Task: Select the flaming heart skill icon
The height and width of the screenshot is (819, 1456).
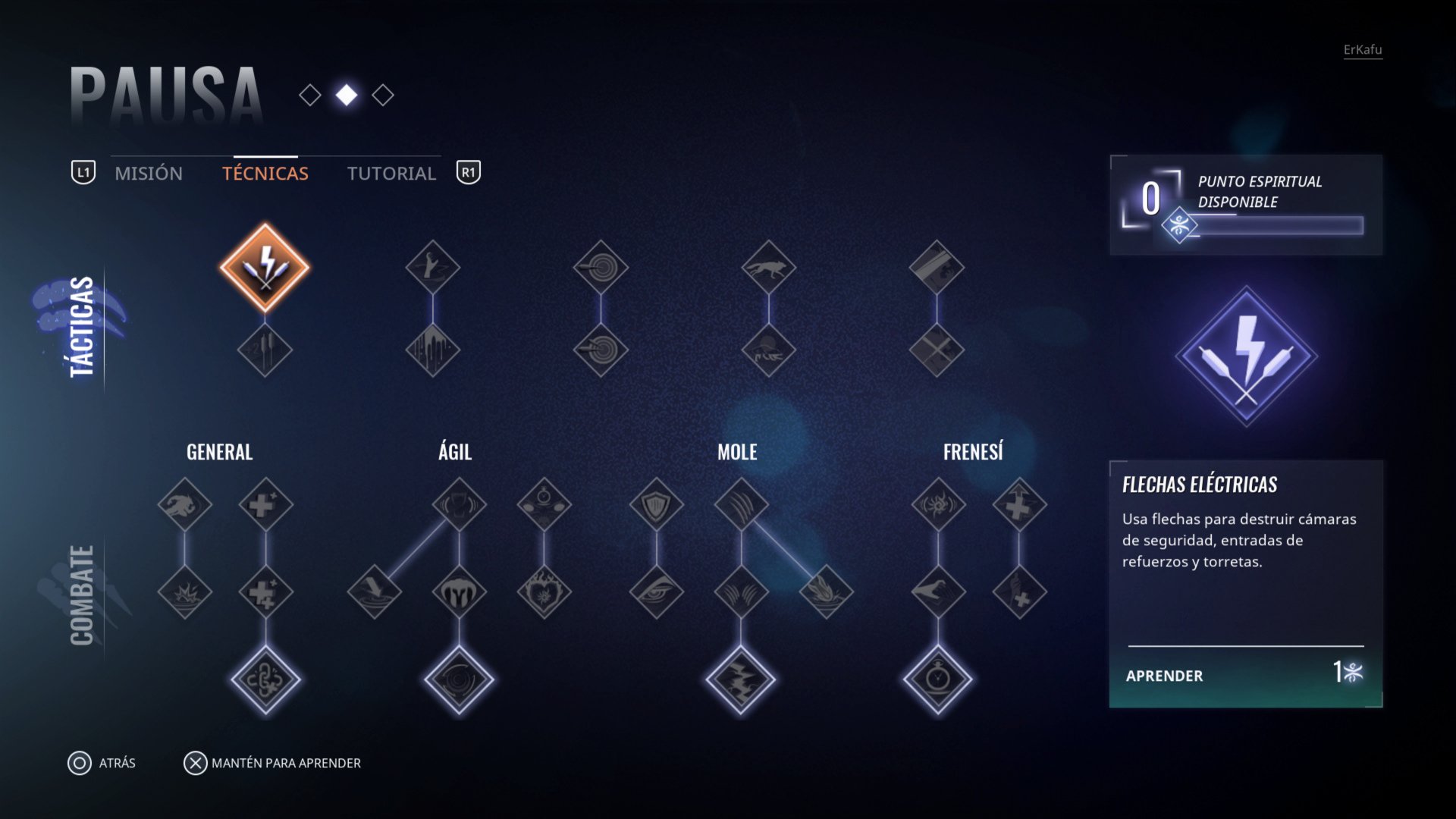Action: pos(544,591)
